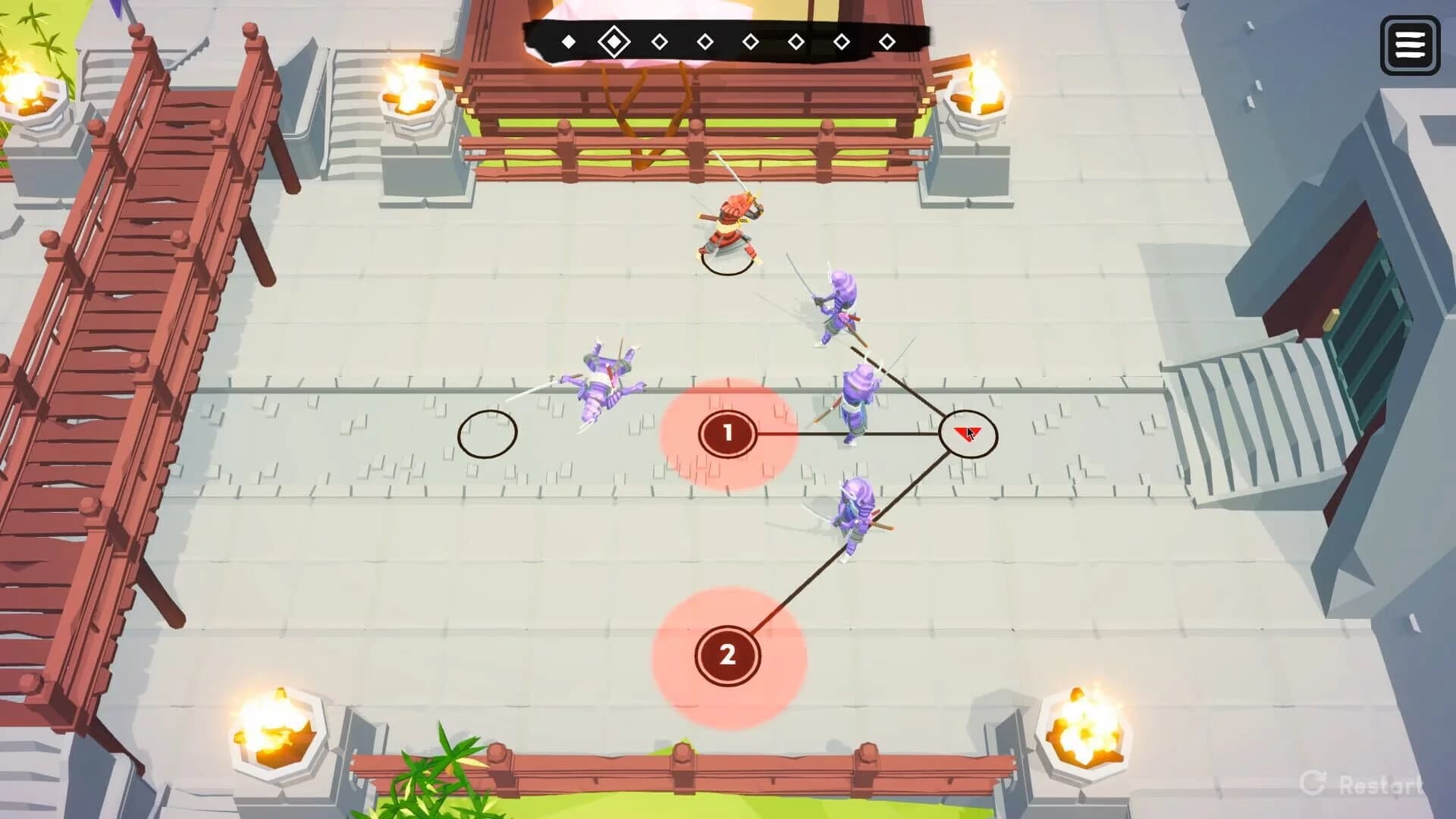Click the selection ring beneath the red samurai

[726, 264]
